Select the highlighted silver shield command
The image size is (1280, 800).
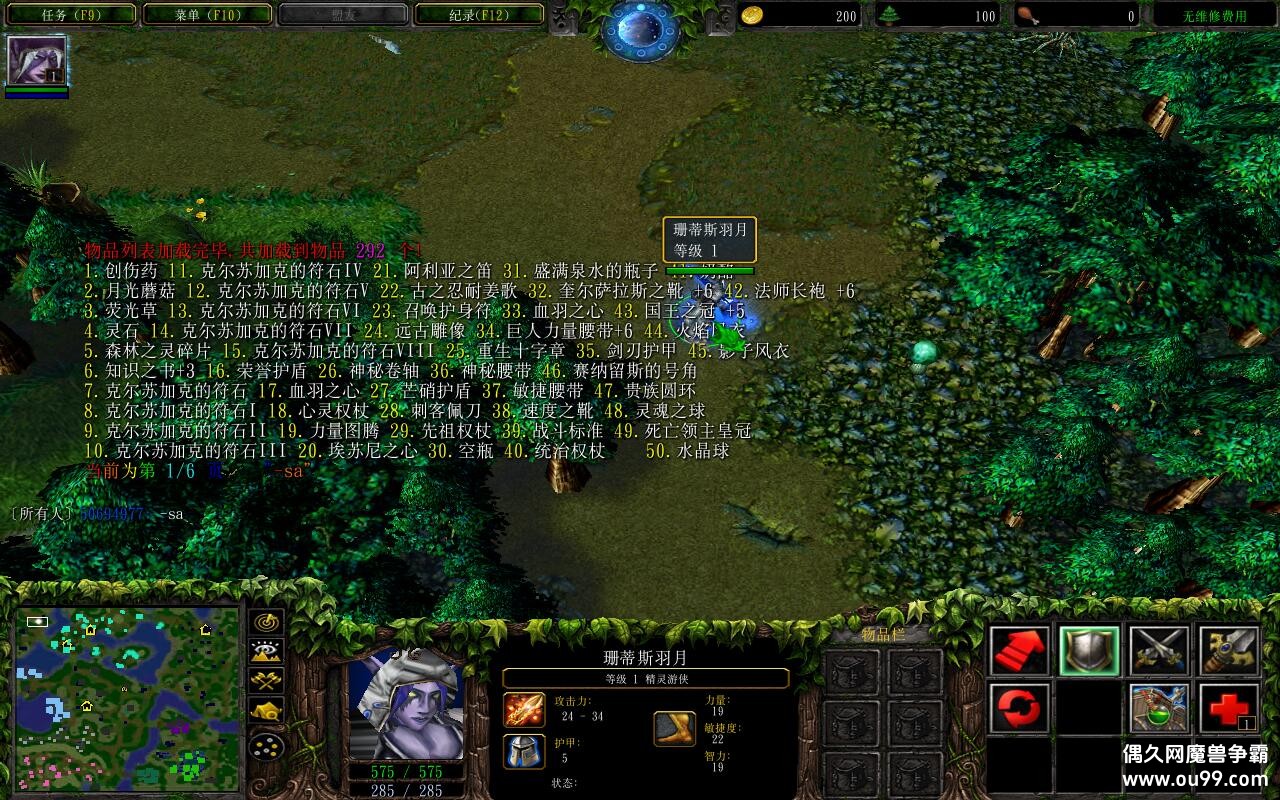[x=1089, y=651]
